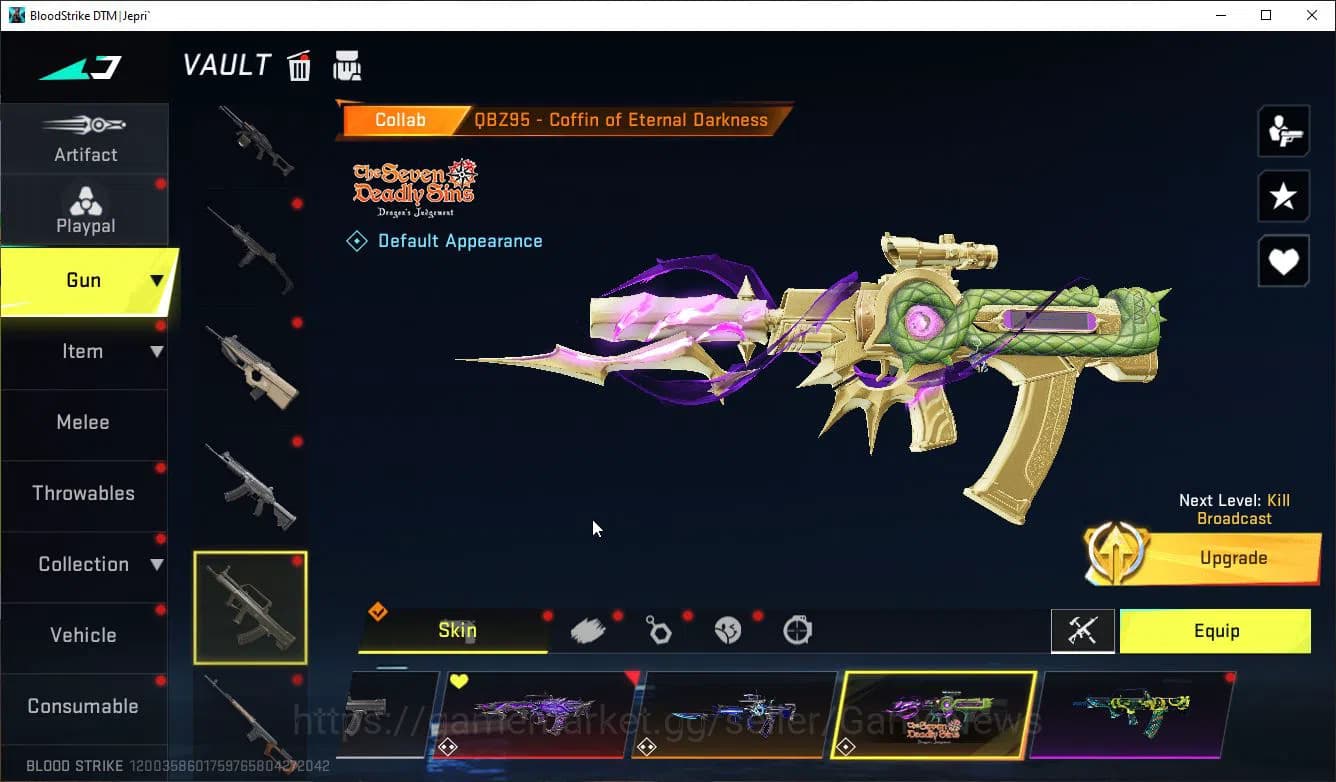Screen dimensions: 1336x782
Task: Switch to the Skin tab
Action: pos(456,631)
